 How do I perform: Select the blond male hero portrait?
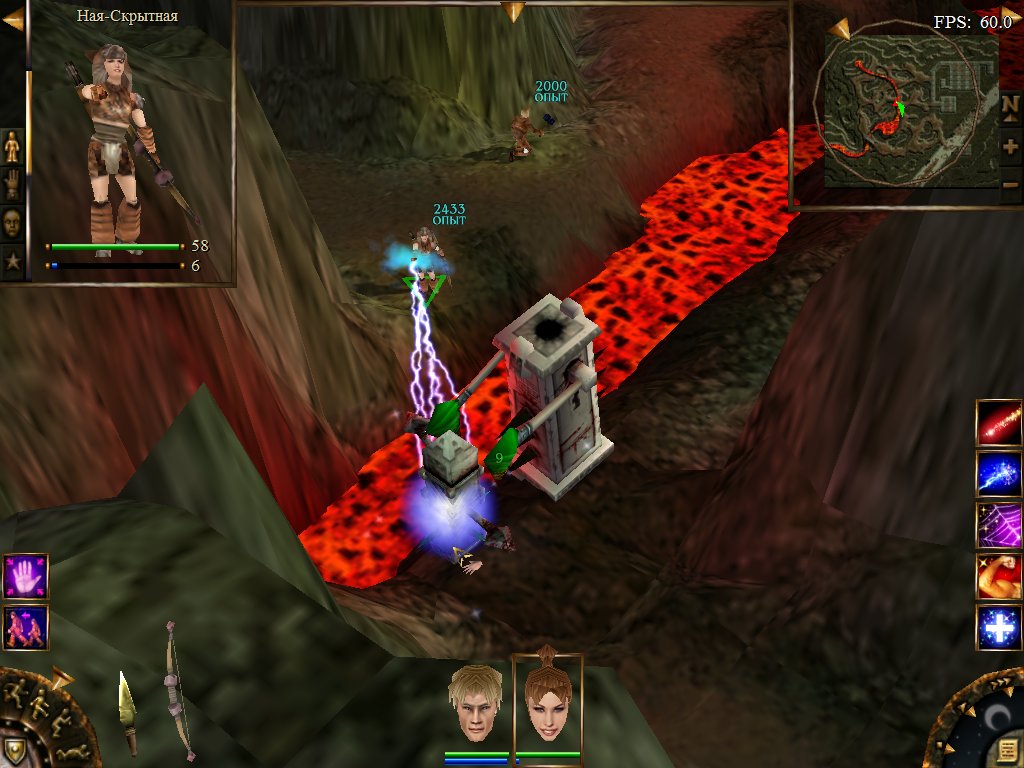(x=474, y=702)
